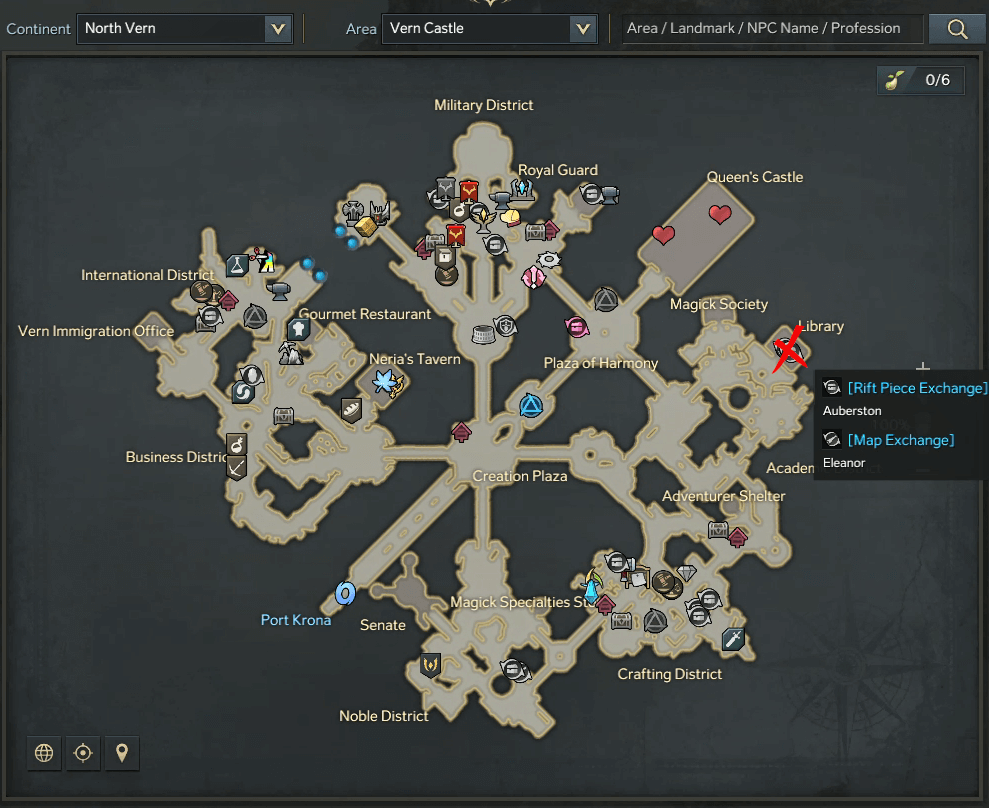Click the mokoko seed counter showing 0/6
This screenshot has width=989, height=808.
coord(921,81)
